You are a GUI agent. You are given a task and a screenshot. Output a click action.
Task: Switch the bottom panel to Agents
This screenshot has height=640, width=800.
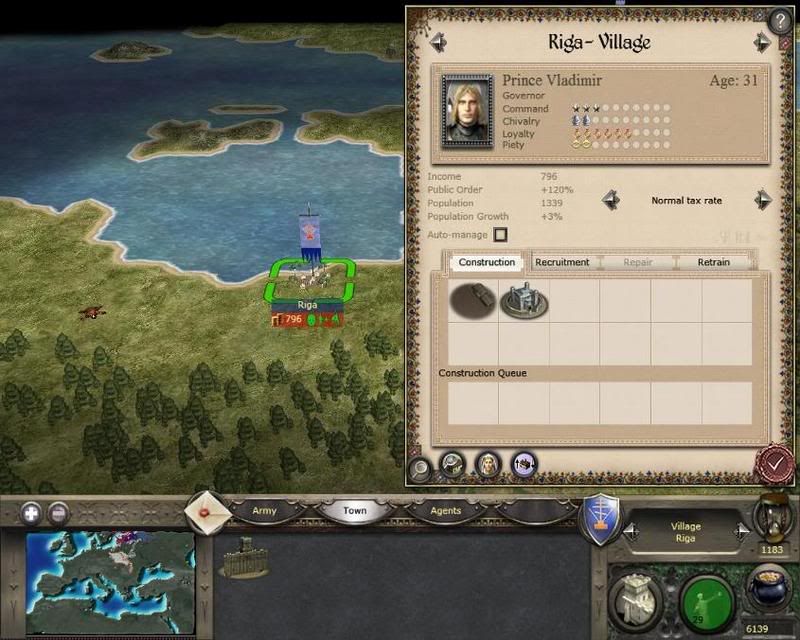point(445,511)
